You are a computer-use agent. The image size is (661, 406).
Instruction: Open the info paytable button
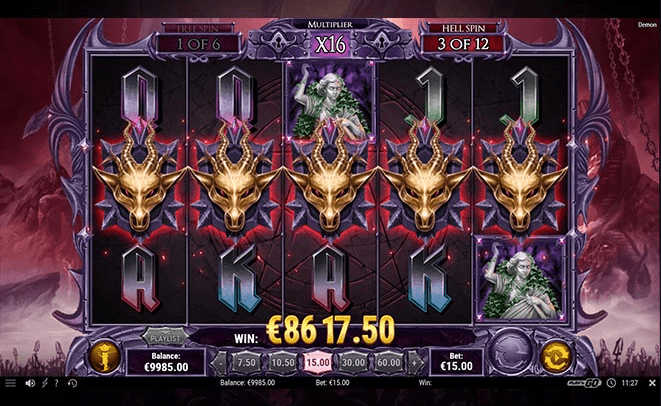(x=103, y=357)
